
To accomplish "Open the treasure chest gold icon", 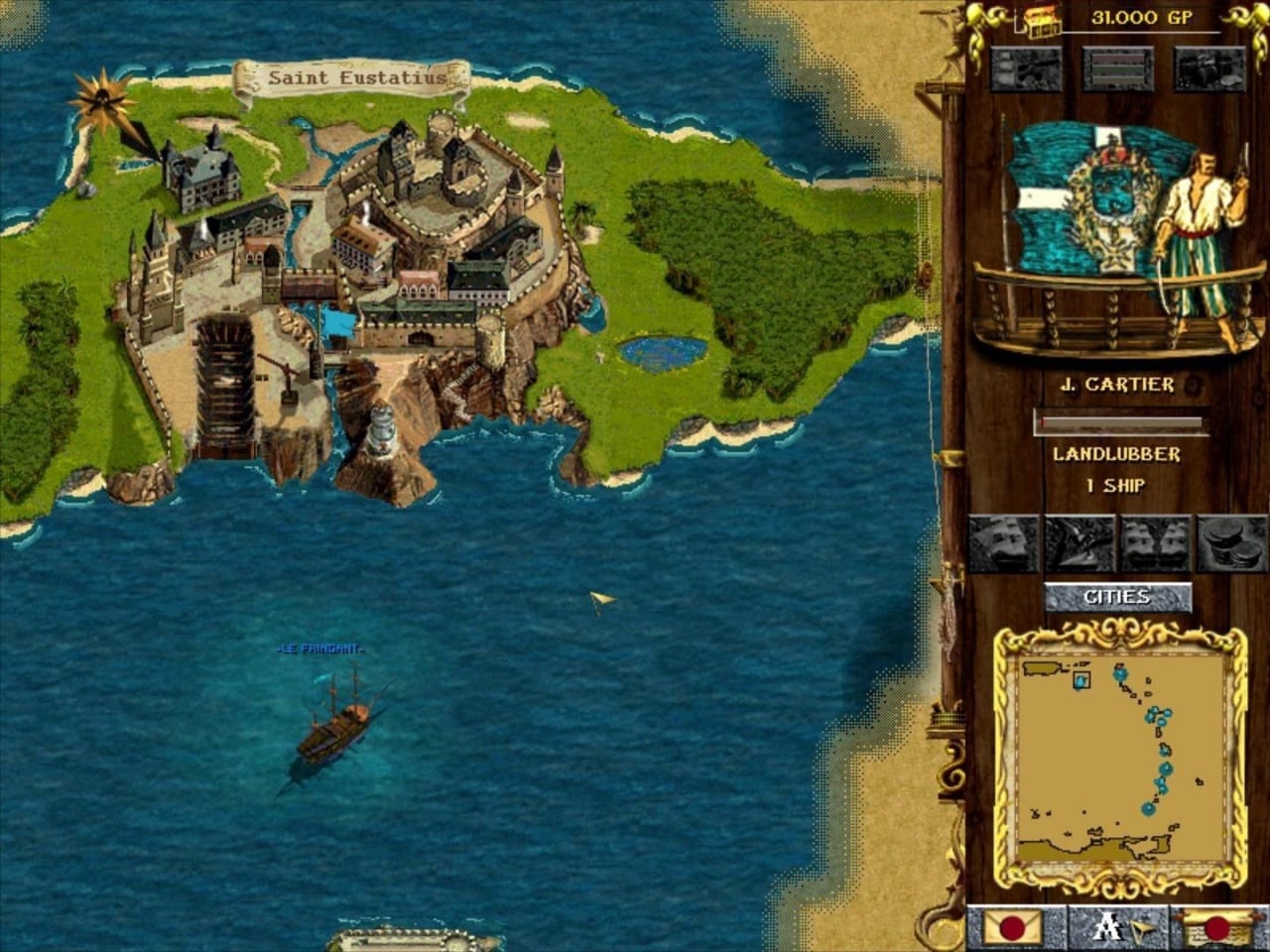I will [x=1043, y=20].
